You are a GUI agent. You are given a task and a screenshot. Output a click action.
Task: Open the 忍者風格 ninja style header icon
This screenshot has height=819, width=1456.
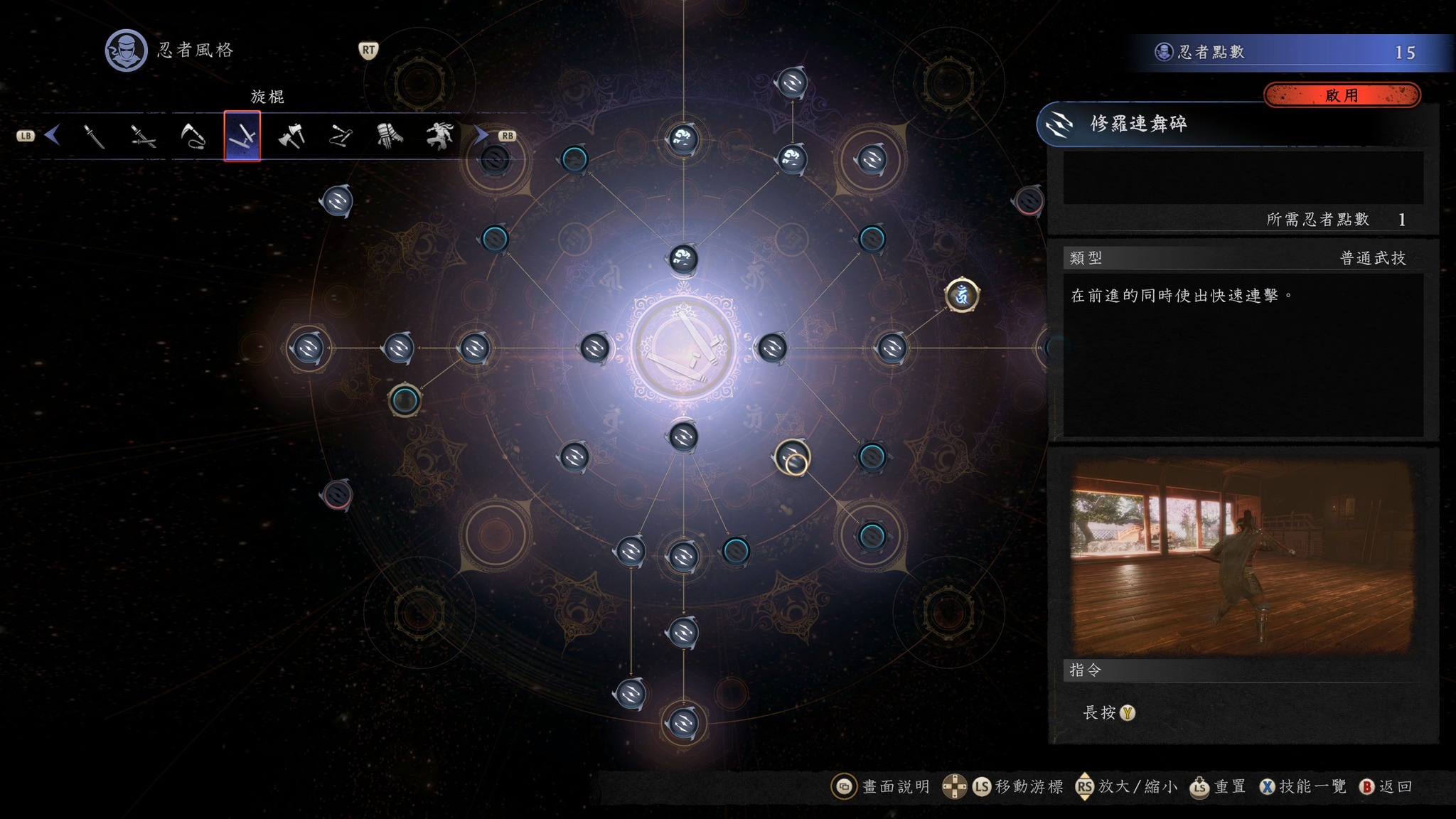126,50
